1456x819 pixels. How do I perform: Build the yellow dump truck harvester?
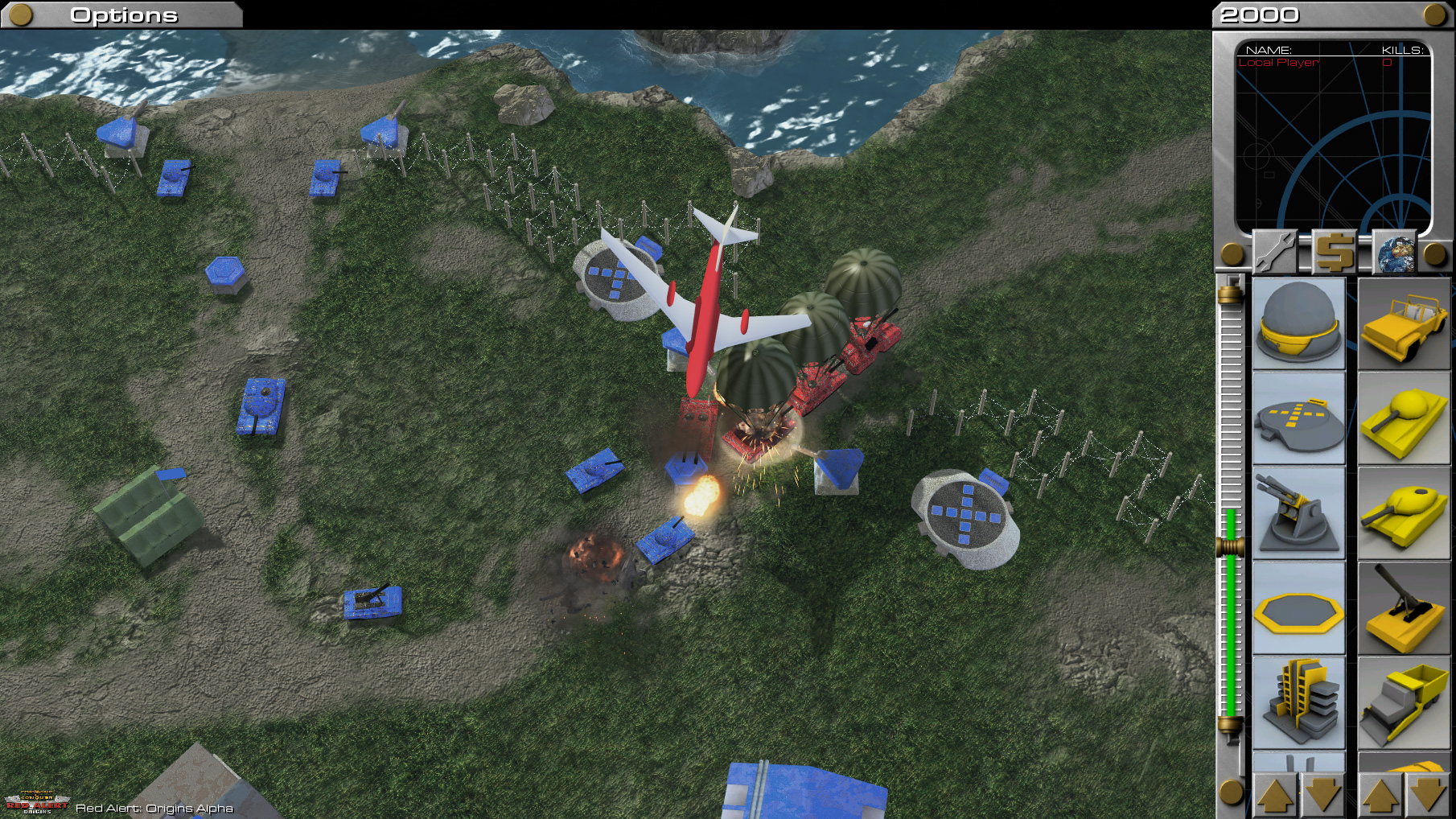point(1404,702)
